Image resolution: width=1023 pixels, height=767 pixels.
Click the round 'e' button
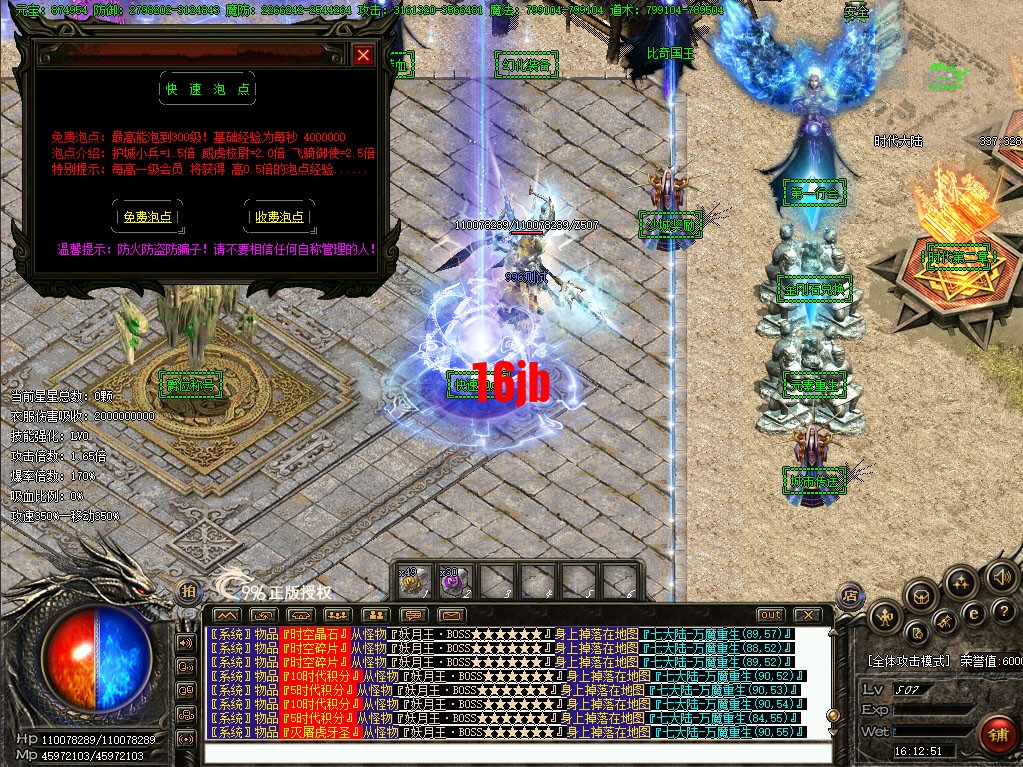click(972, 613)
